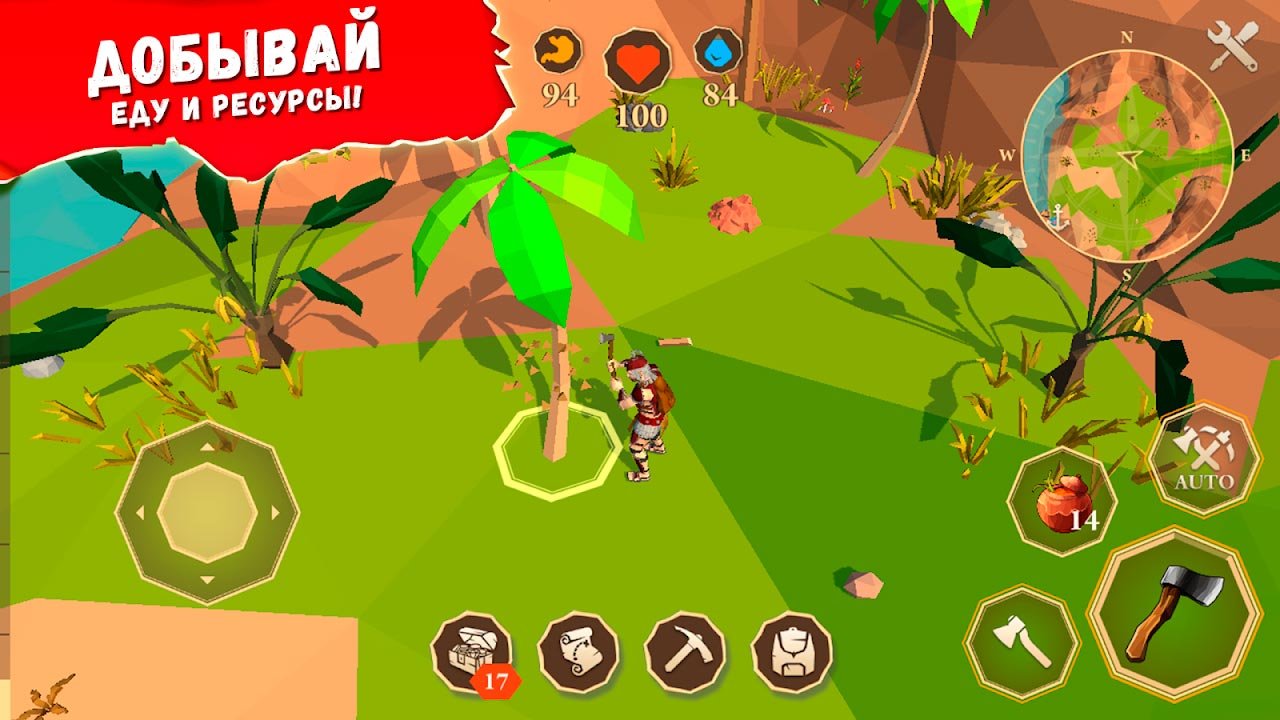Screen dimensions: 1280x720
Task: Open the backpack inventory
Action: coord(792,652)
